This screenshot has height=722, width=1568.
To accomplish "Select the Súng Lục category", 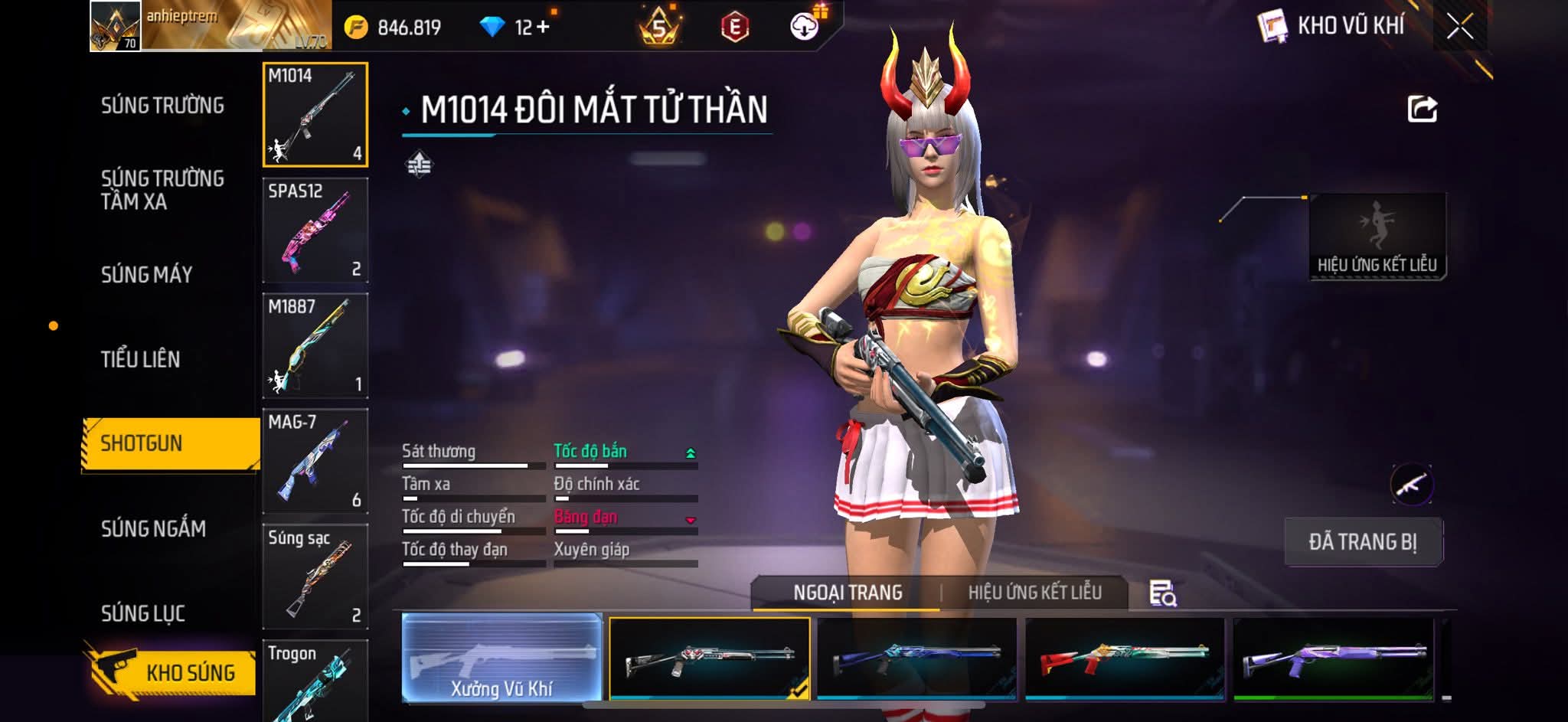I will tap(143, 613).
